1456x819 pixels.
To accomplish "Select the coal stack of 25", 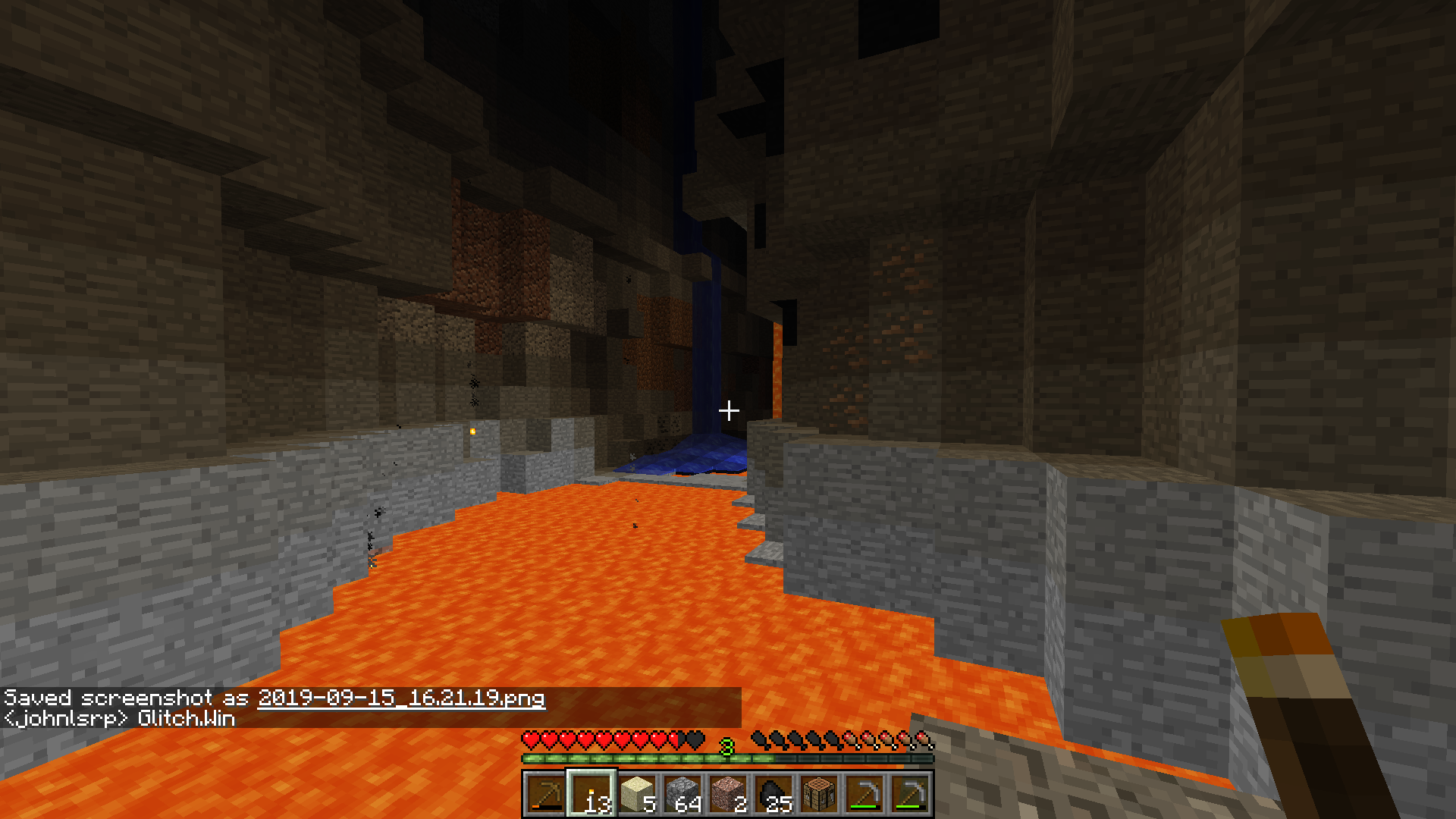I will [x=773, y=794].
